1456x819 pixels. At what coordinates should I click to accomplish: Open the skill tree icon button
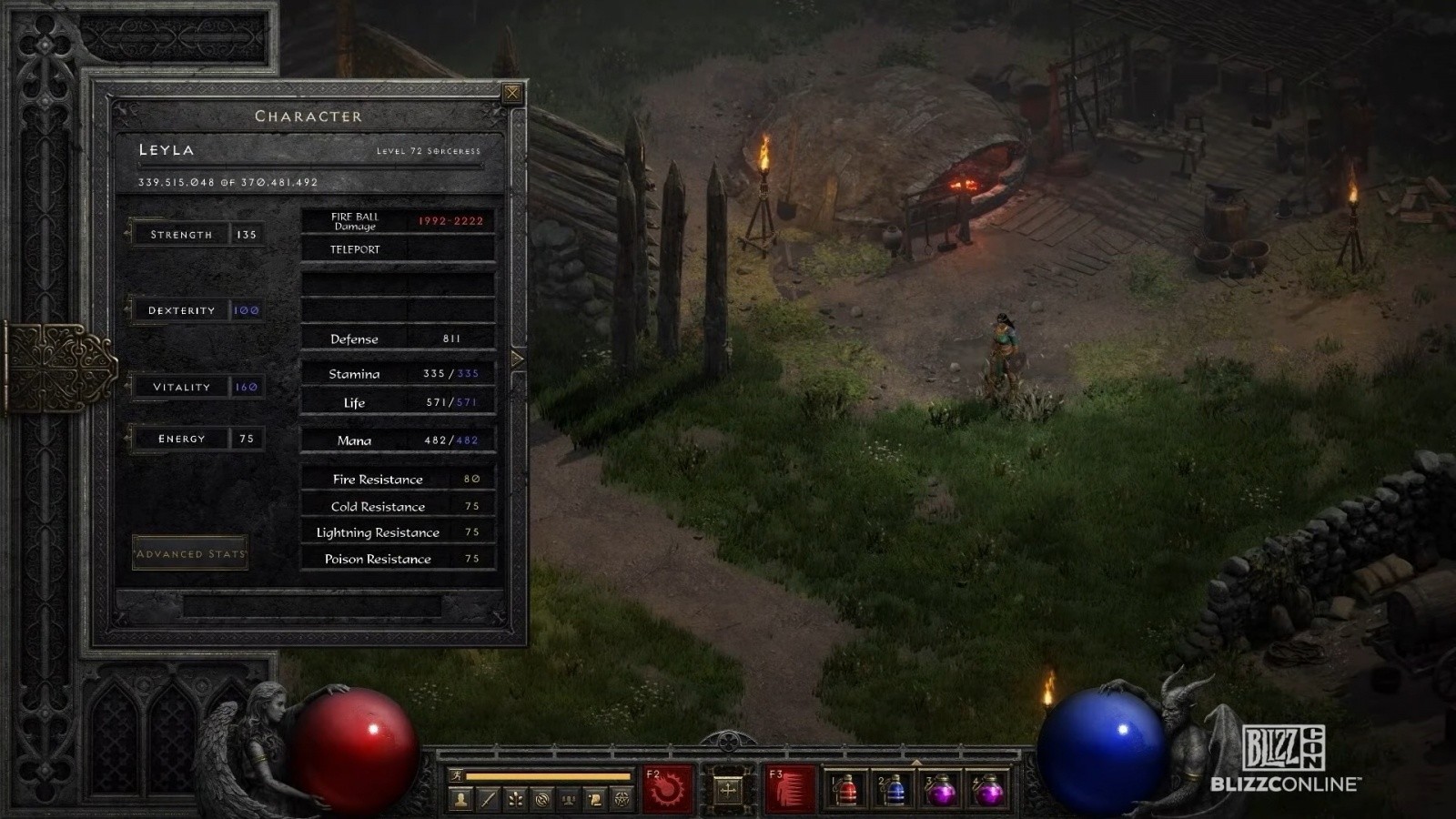click(515, 800)
